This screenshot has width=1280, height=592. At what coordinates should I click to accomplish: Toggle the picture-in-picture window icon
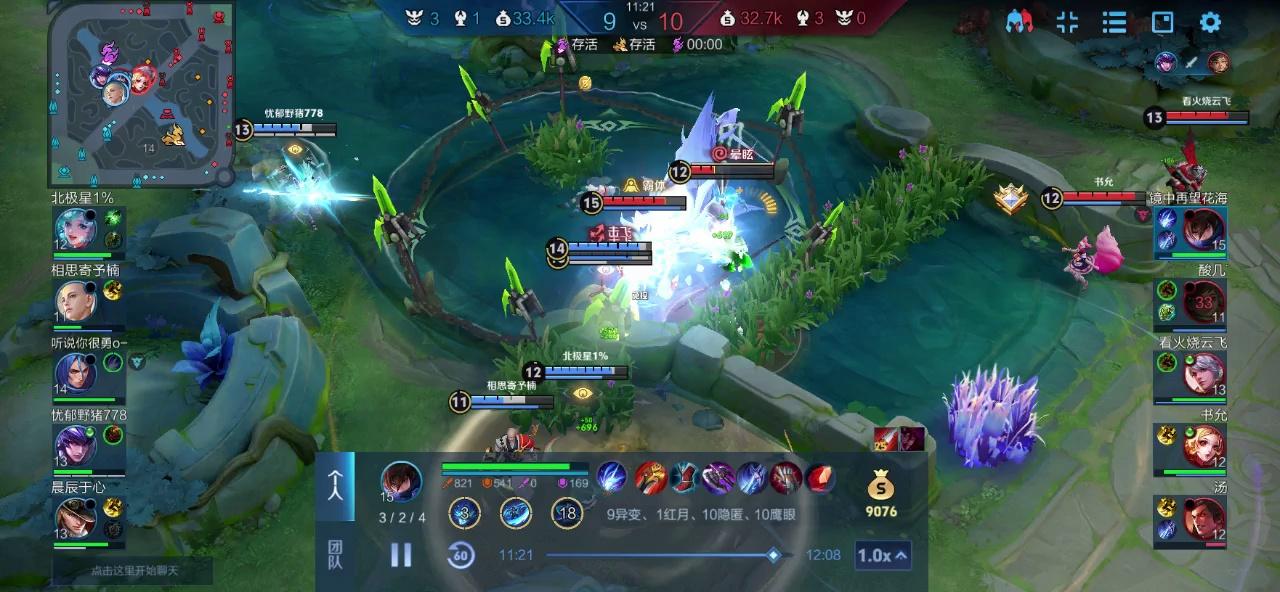1162,22
